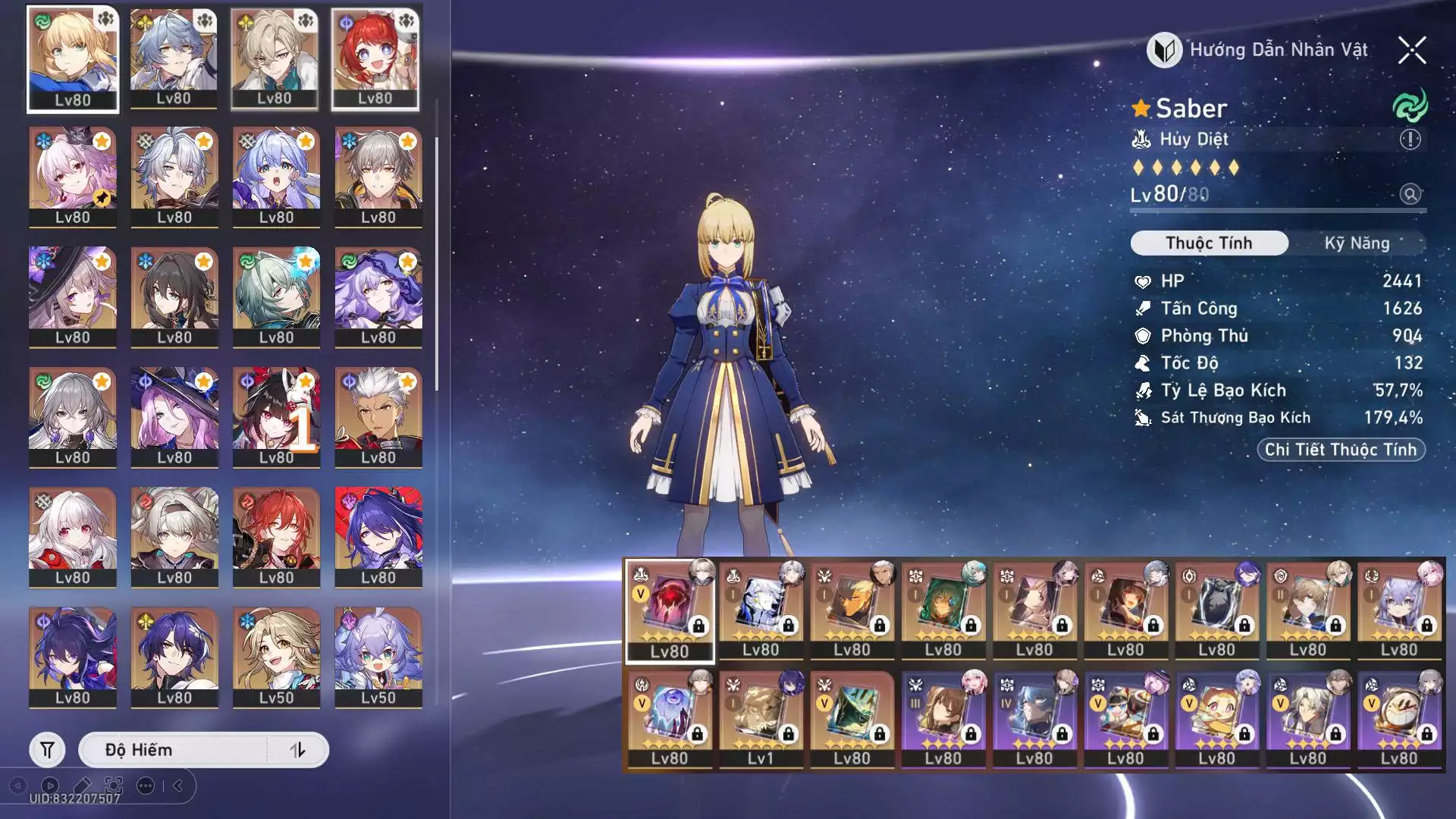Open the character filter funnel button
Viewport: 1456px width, 819px height.
(x=47, y=750)
